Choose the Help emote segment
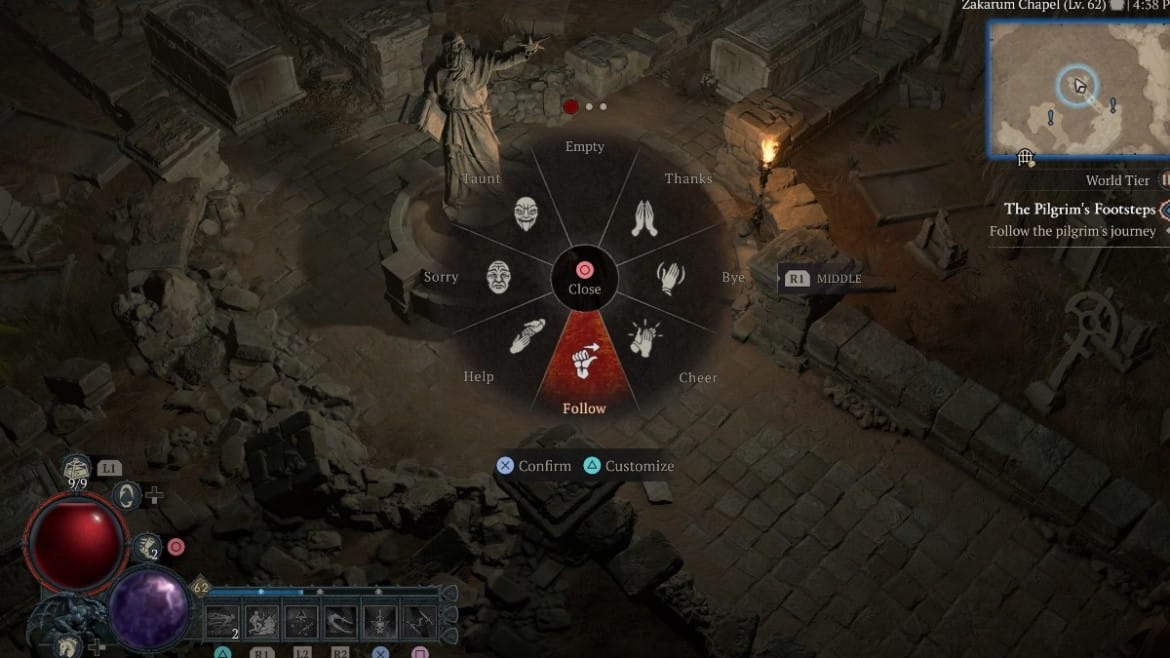 (527, 336)
